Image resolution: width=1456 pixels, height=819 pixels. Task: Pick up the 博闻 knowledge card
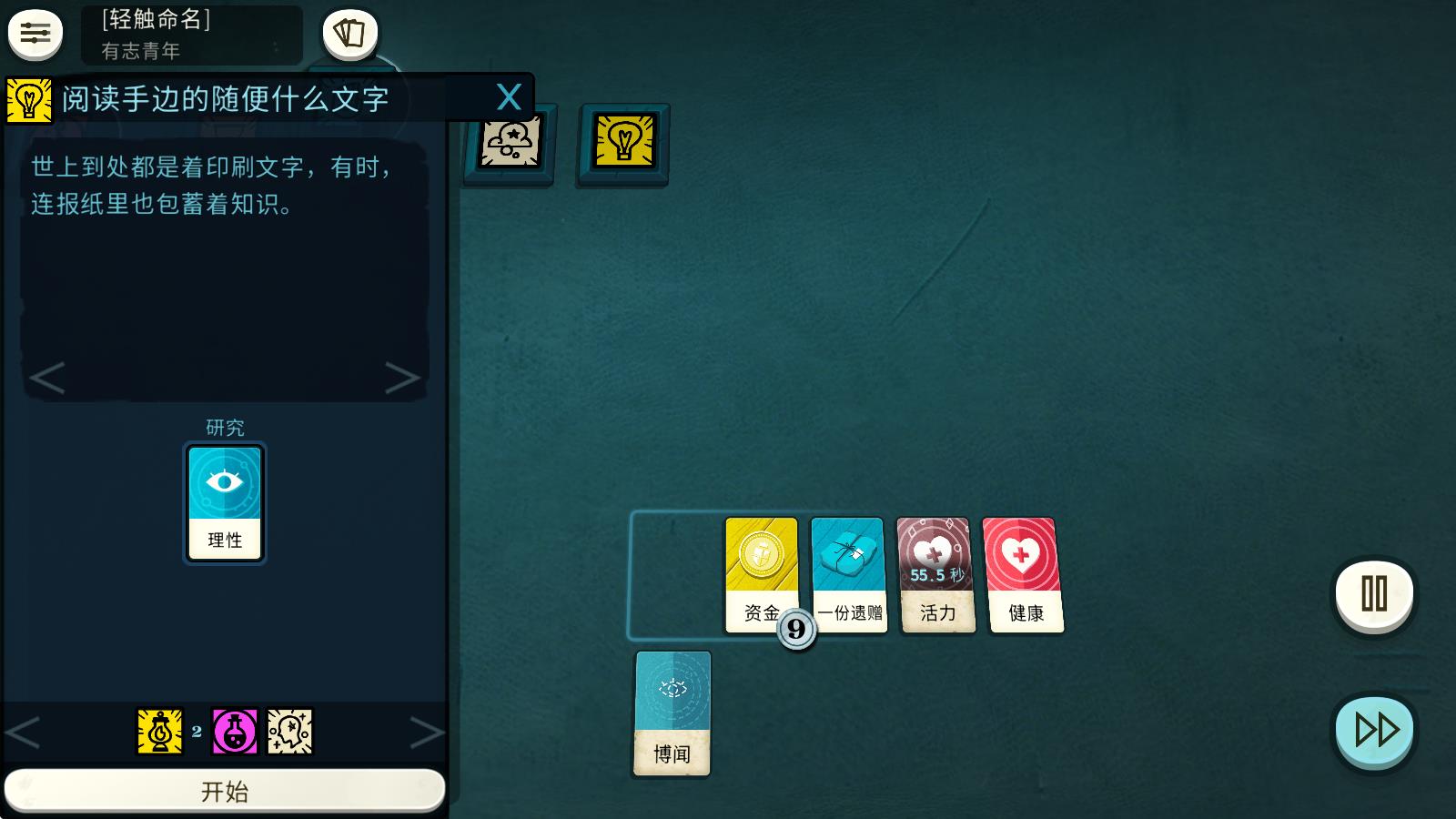tap(672, 715)
